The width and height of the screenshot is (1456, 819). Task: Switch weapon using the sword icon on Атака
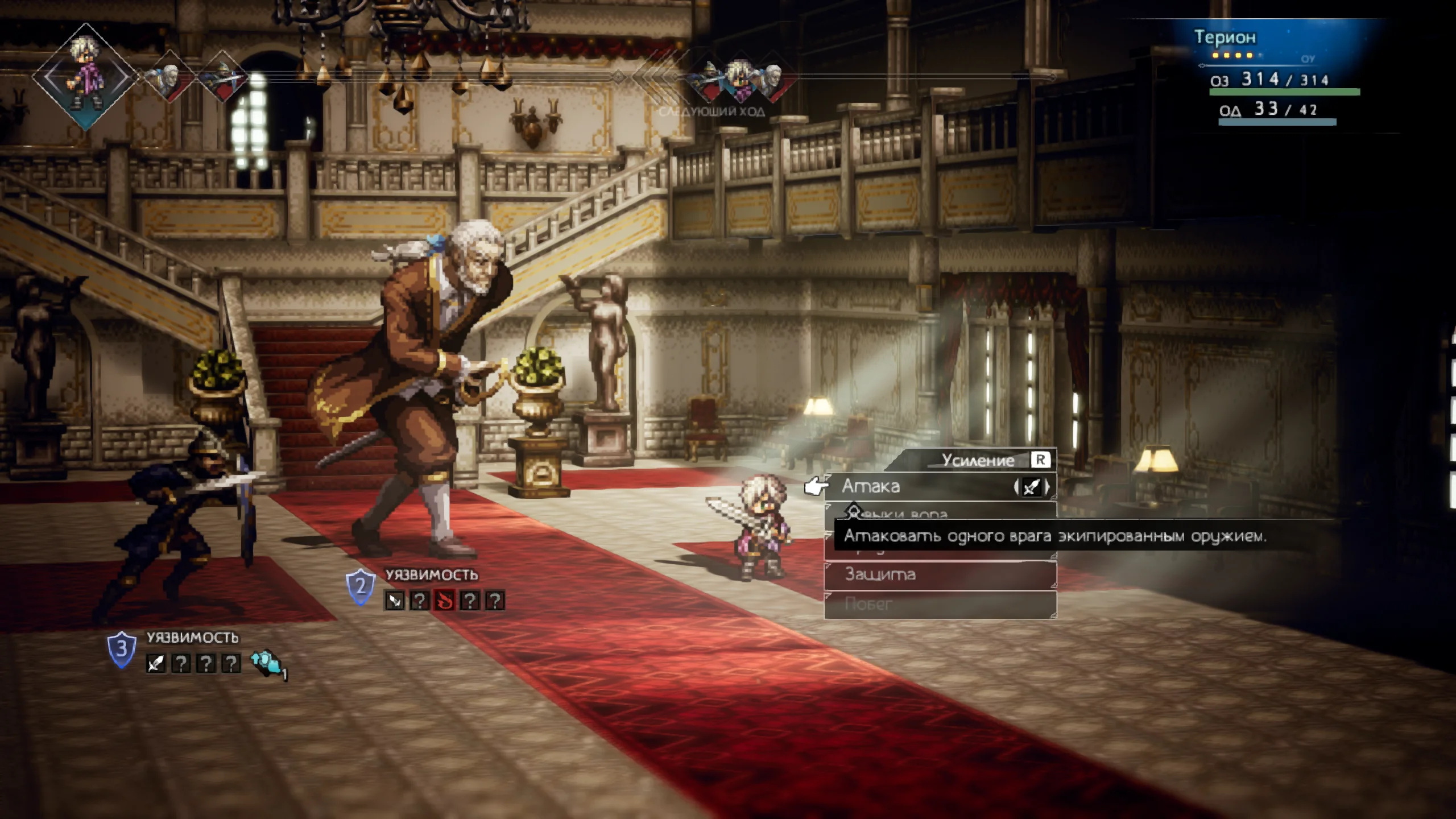click(x=1031, y=487)
